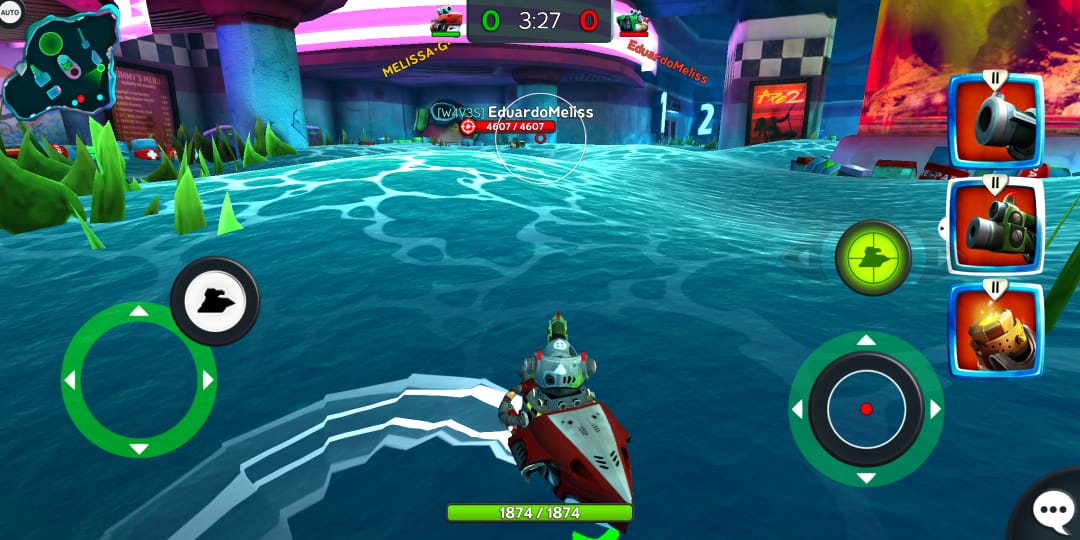Tap the red dot on aim joystick

[x=866, y=409]
